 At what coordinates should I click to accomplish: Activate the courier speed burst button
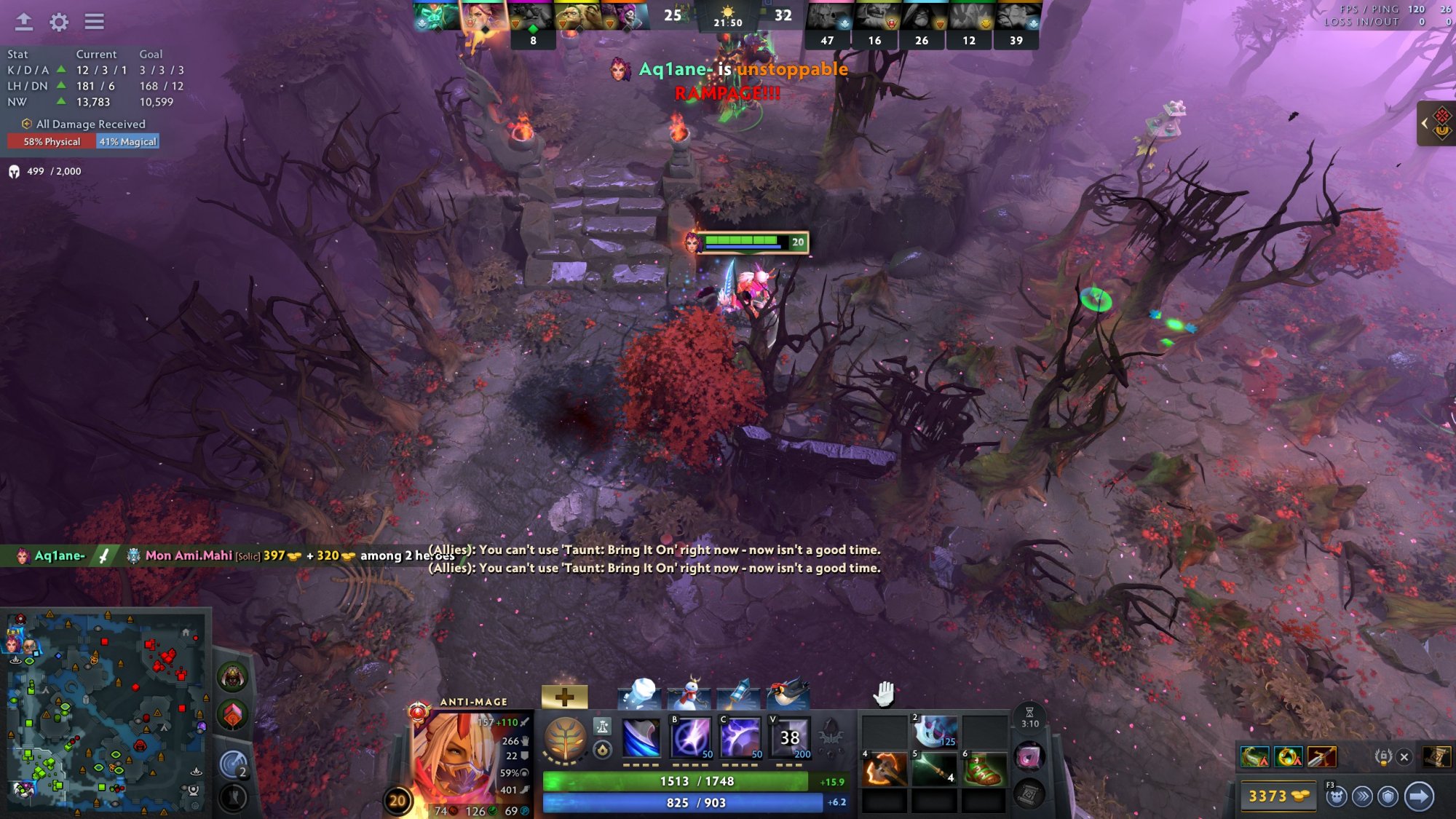click(1362, 796)
